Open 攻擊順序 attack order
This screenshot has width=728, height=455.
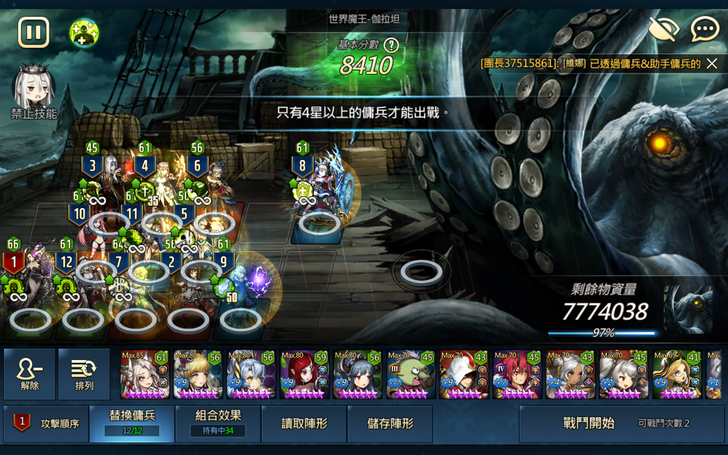45,423
